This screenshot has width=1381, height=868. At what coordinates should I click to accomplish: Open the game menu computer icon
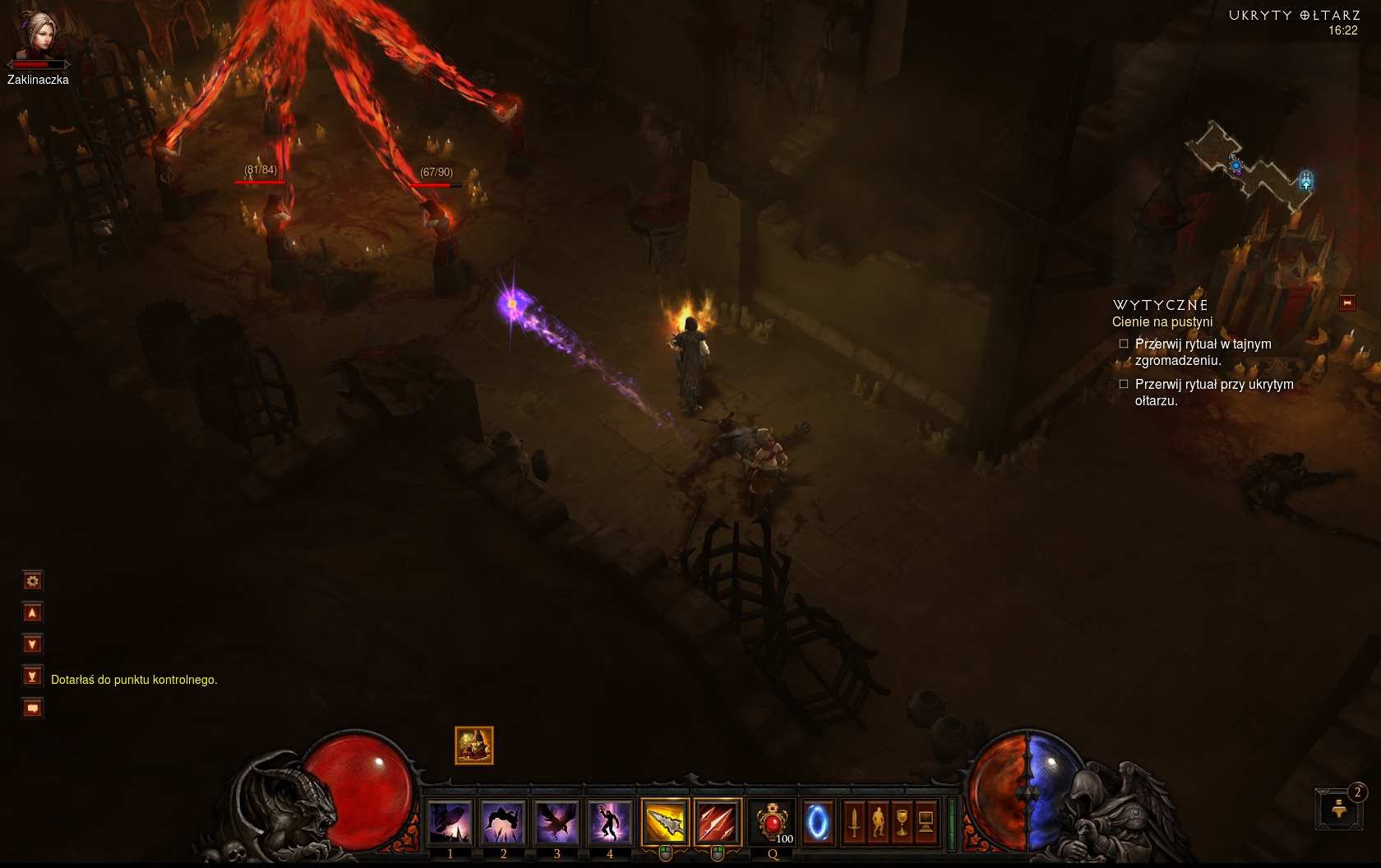click(926, 822)
